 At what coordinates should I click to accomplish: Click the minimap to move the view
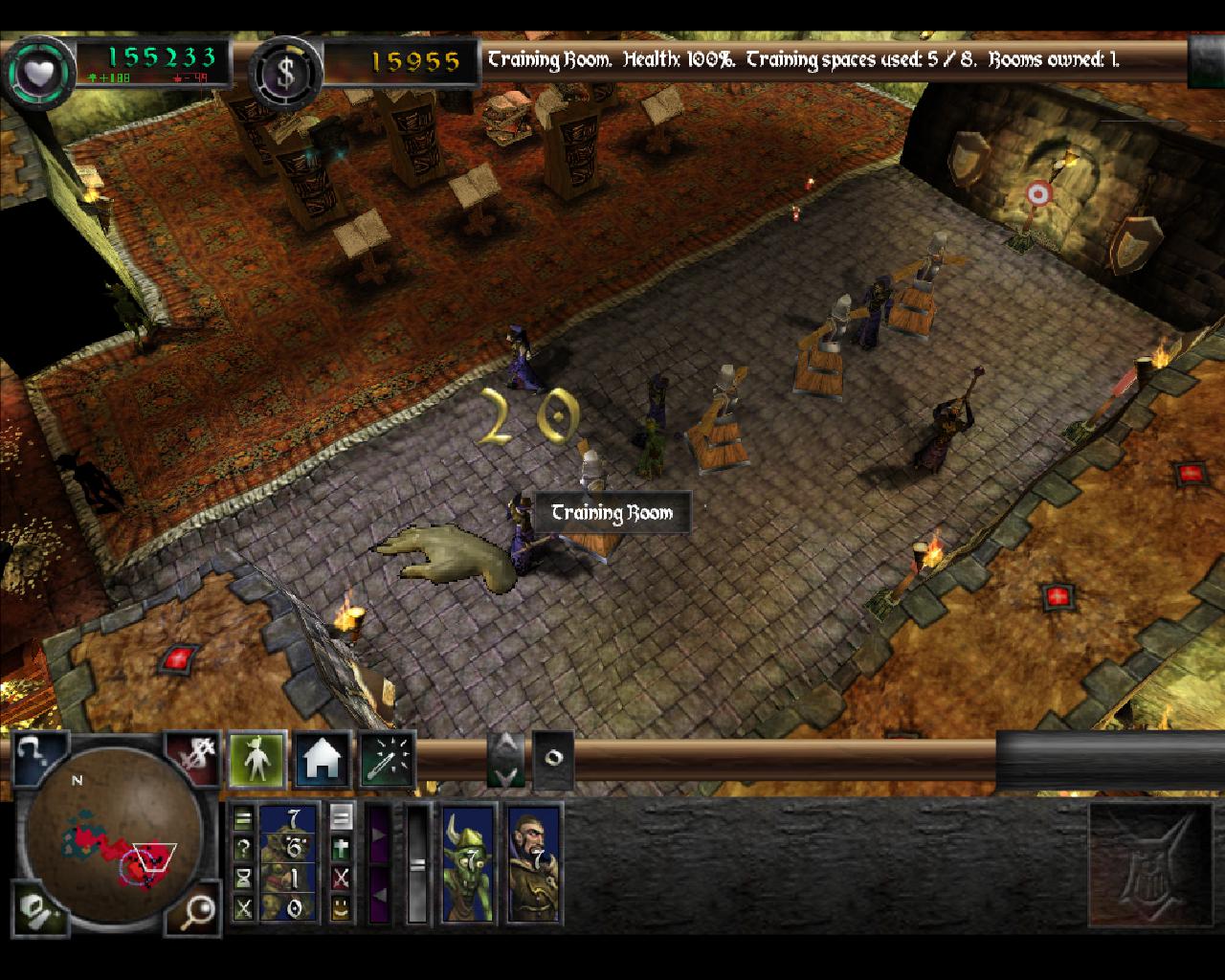[x=115, y=846]
